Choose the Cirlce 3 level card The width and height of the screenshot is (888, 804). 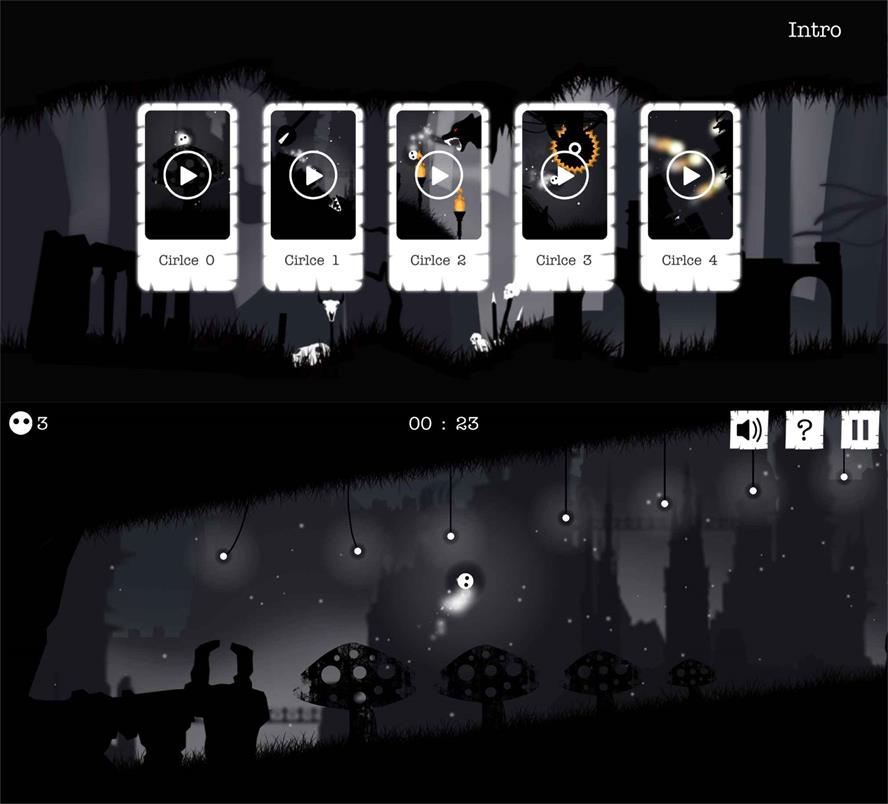(x=565, y=176)
